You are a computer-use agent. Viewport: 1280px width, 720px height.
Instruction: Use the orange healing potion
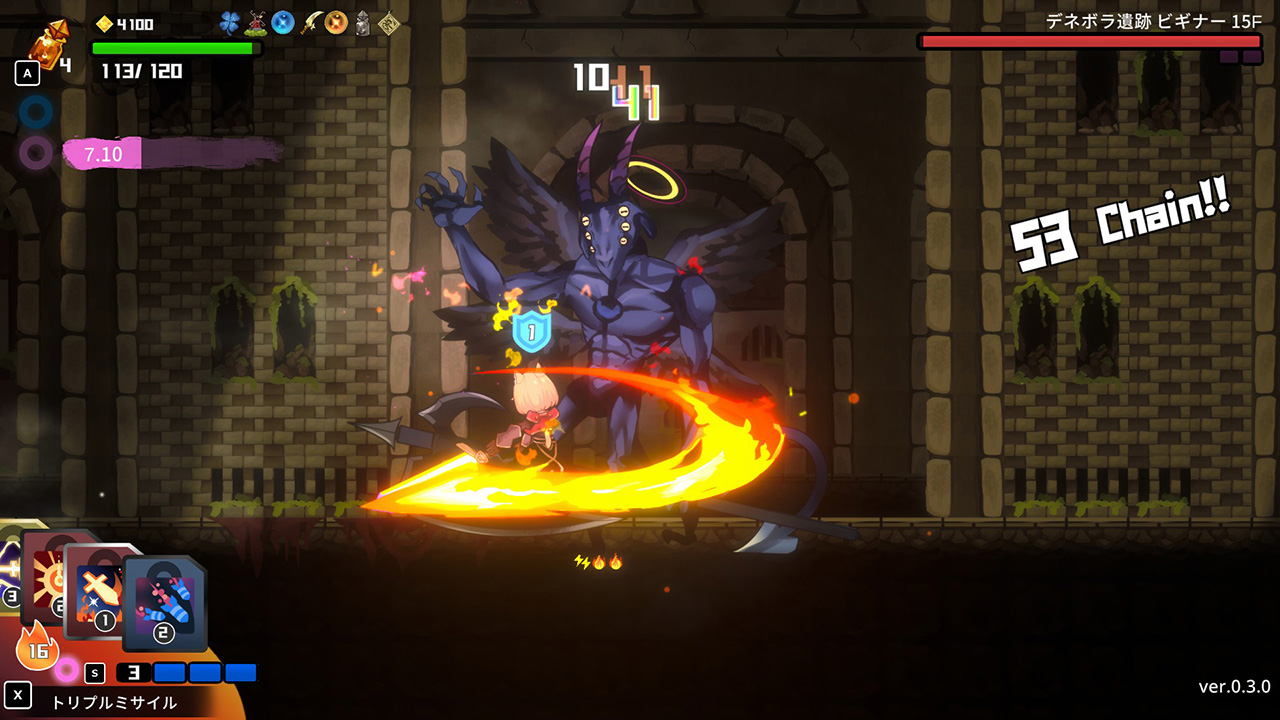tap(45, 45)
